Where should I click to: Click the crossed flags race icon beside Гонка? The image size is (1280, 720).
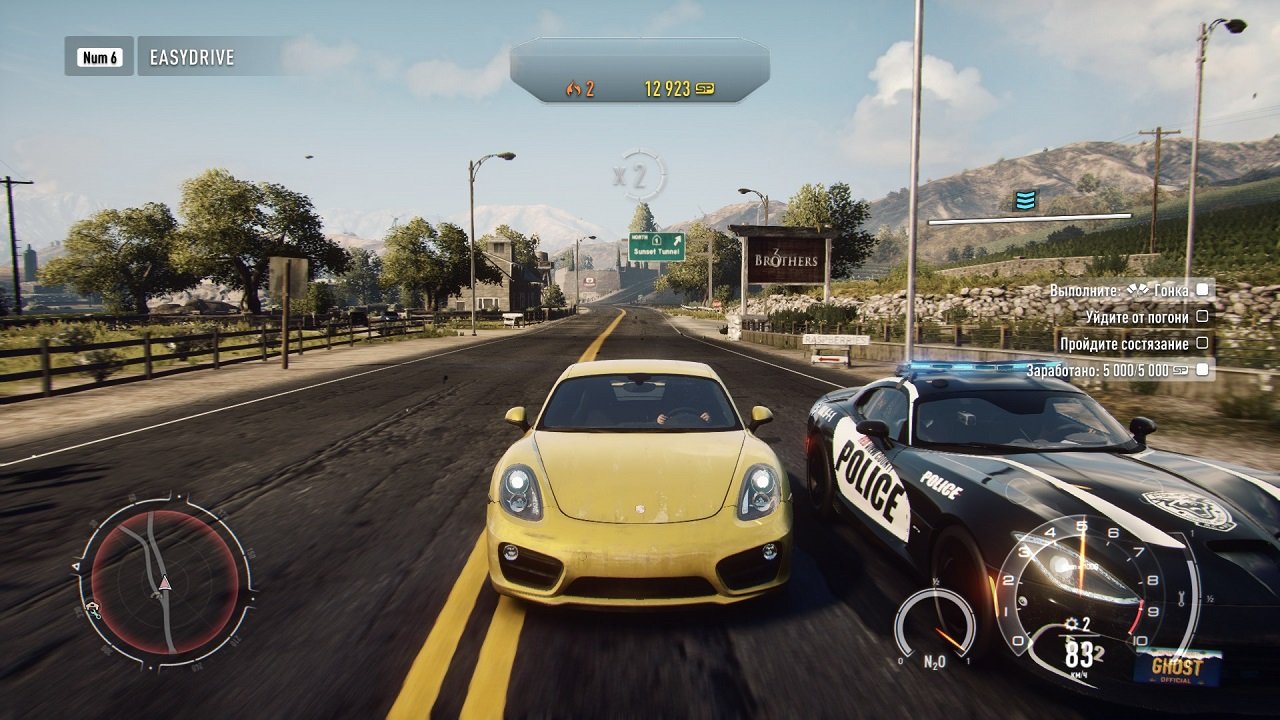[x=1138, y=290]
